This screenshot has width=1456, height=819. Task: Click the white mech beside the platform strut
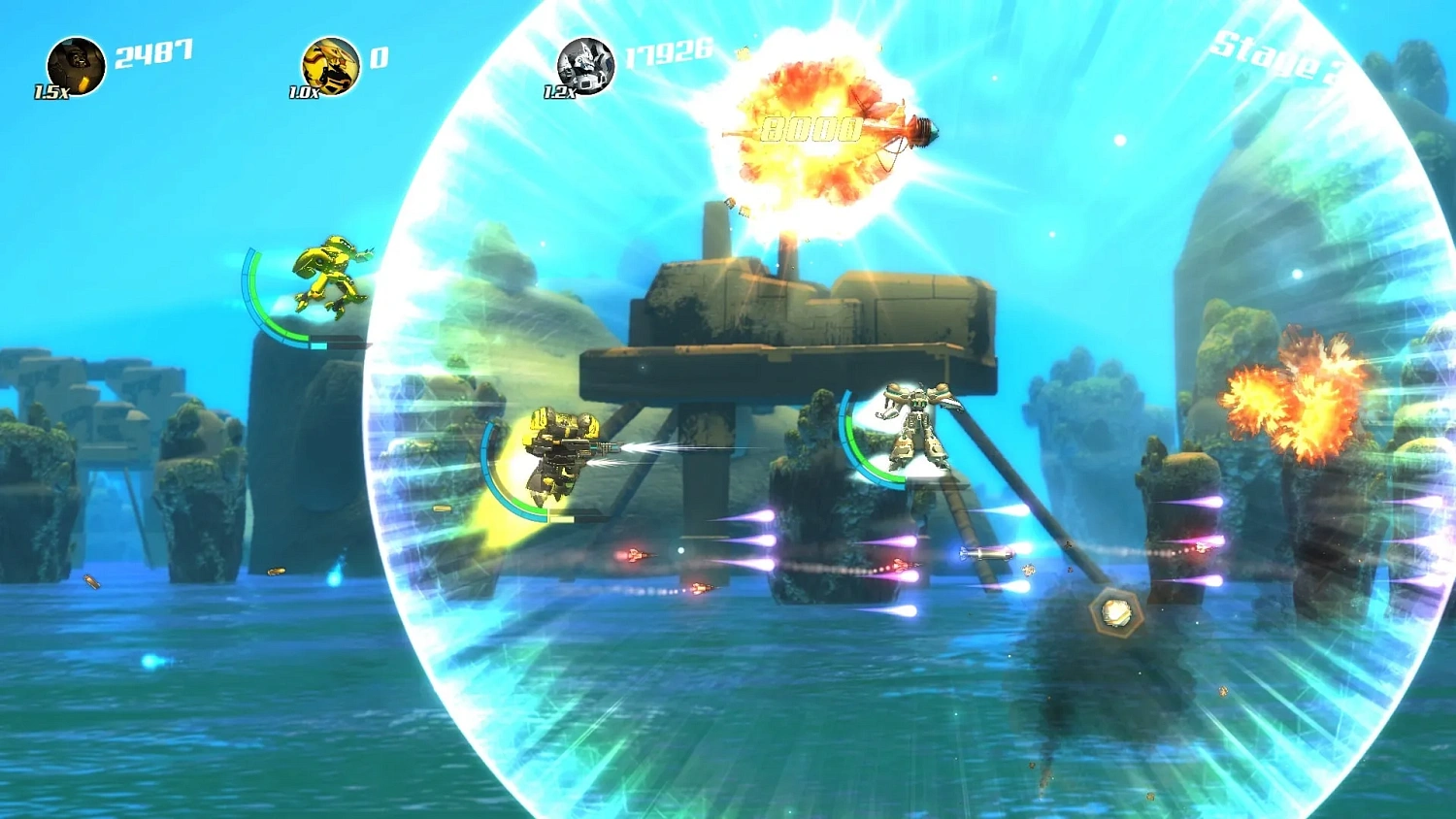[x=912, y=427]
